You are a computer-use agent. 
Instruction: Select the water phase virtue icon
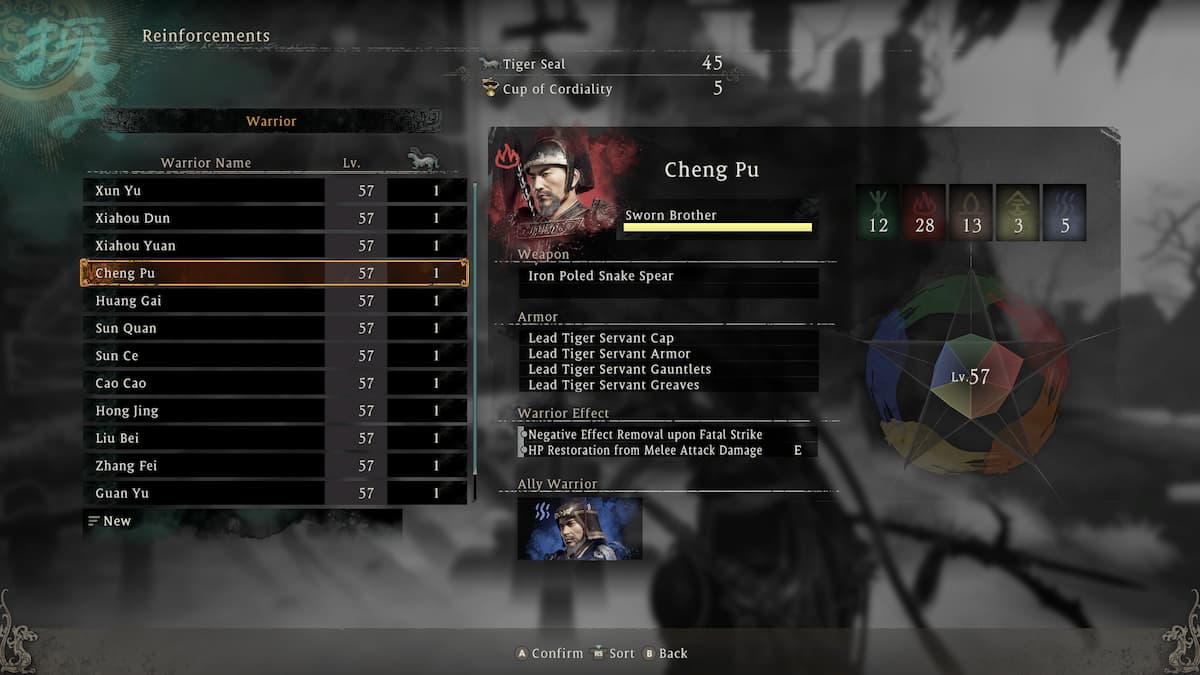(x=1065, y=212)
